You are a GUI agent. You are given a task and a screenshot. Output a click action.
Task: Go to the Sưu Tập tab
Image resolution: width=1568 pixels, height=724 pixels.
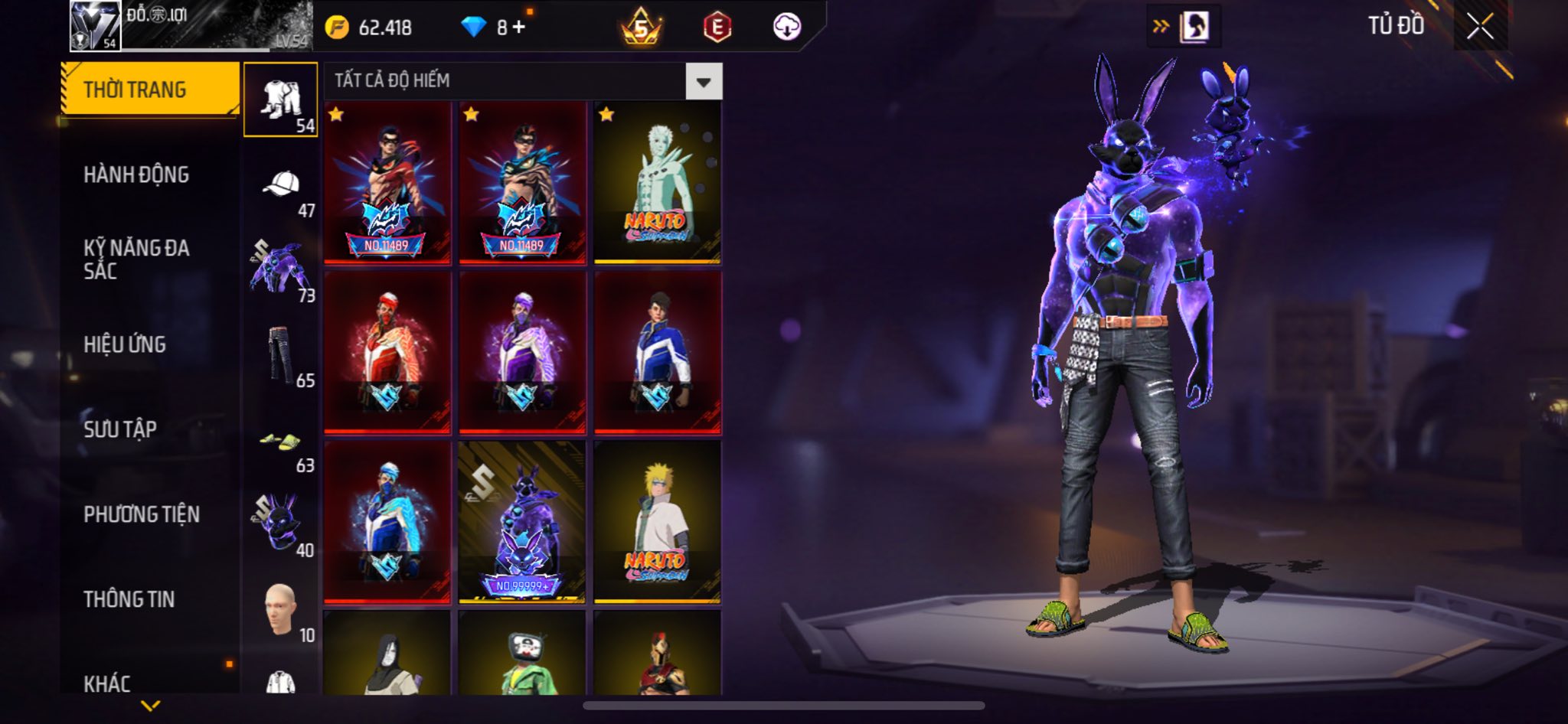coord(120,429)
